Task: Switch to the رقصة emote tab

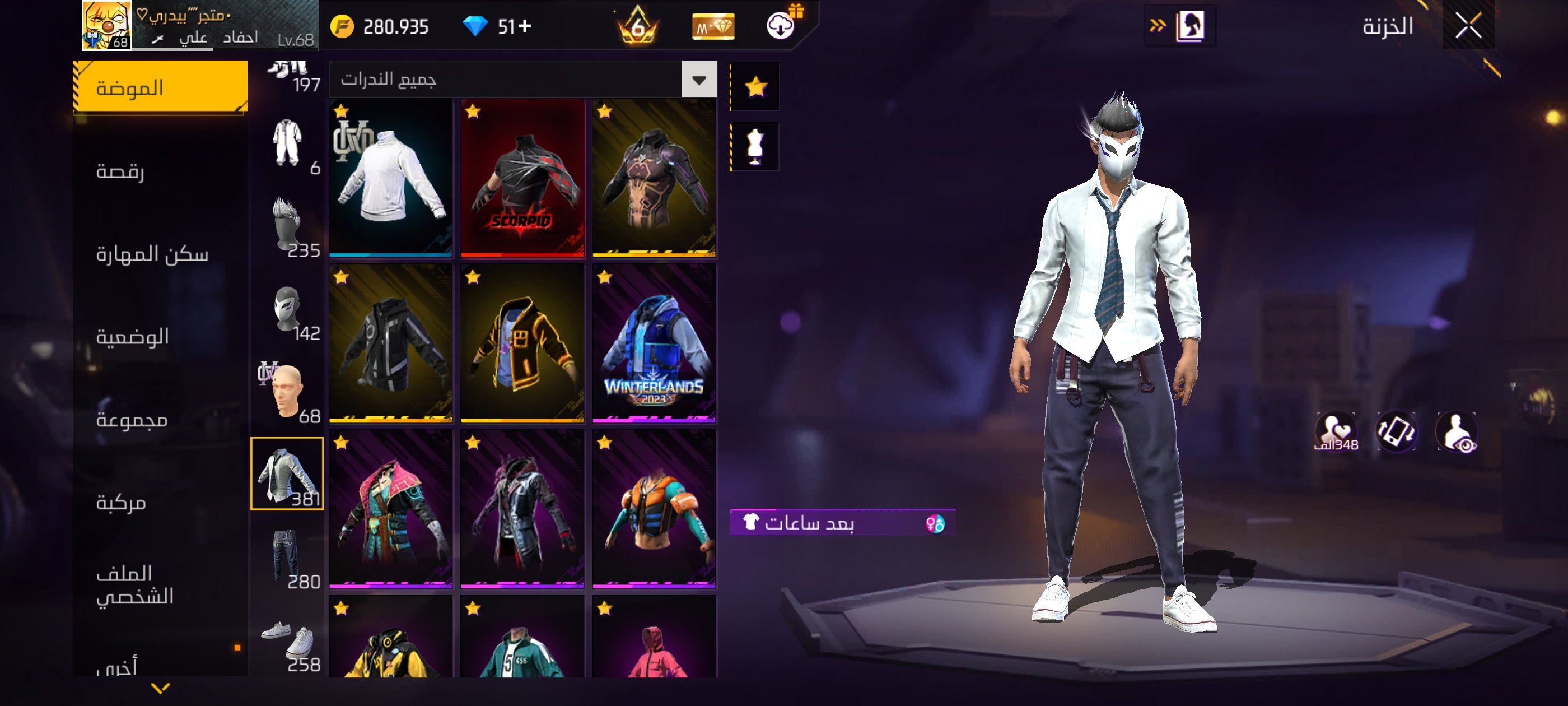Action: pos(120,171)
